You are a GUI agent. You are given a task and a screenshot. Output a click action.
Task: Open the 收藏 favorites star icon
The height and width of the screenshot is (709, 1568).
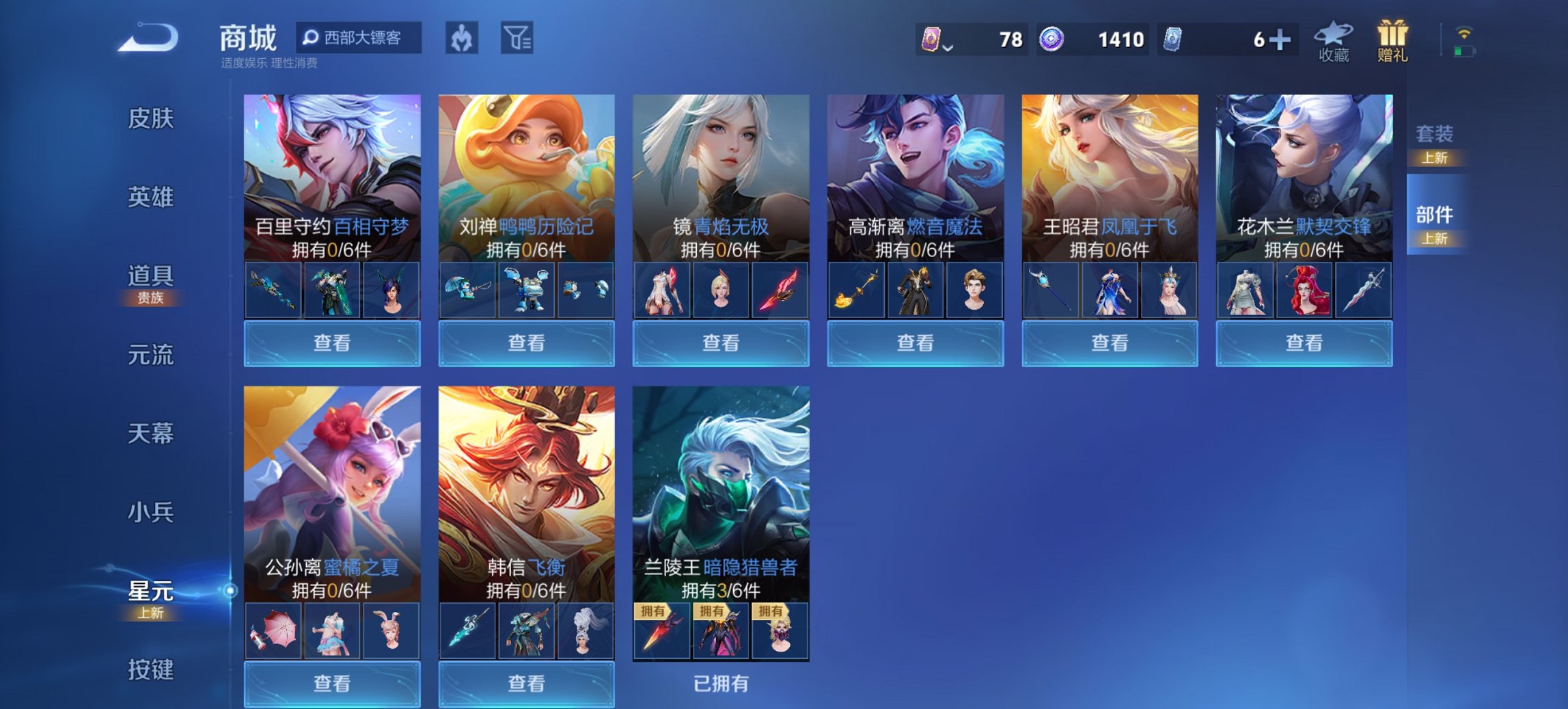[1332, 41]
